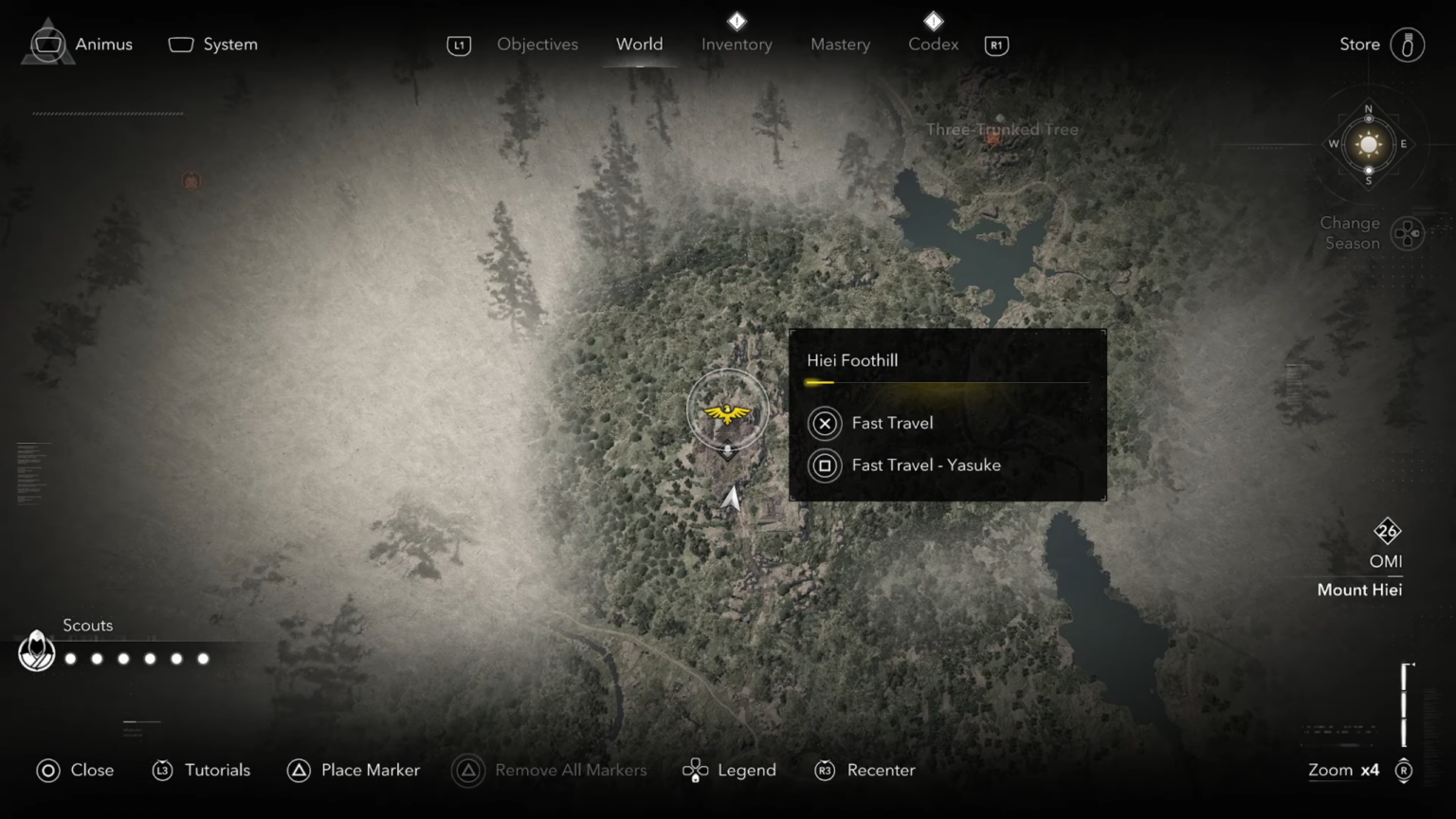The image size is (1456, 819).
Task: Click the Scouts raven icon
Action: (36, 651)
